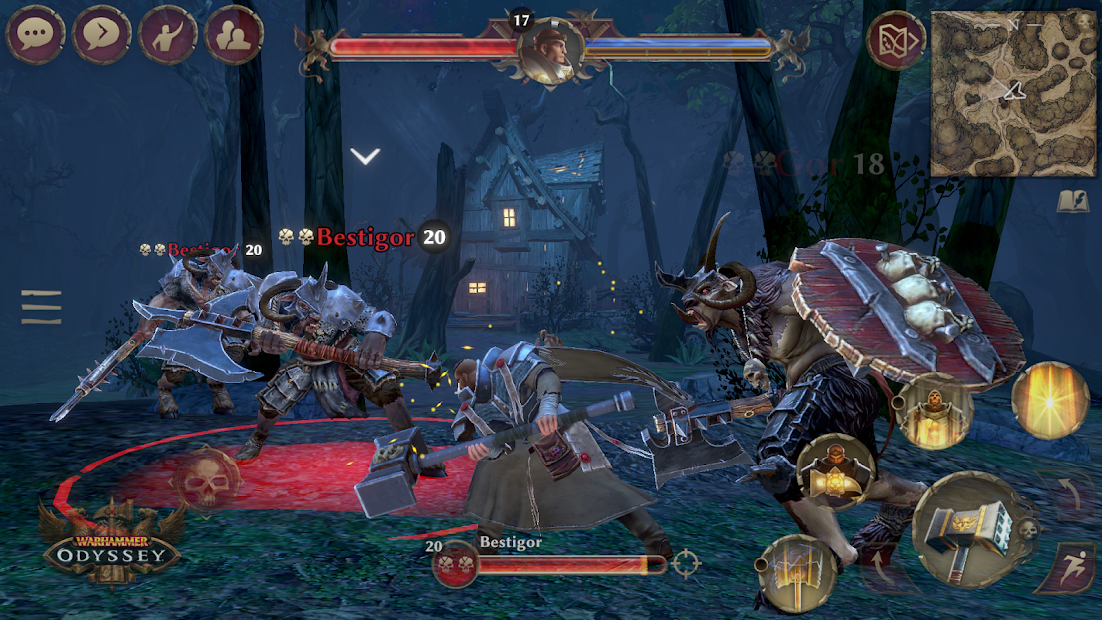This screenshot has width=1102, height=620.
Task: Open the chat speech bubble button
Action: pyautogui.click(x=36, y=35)
